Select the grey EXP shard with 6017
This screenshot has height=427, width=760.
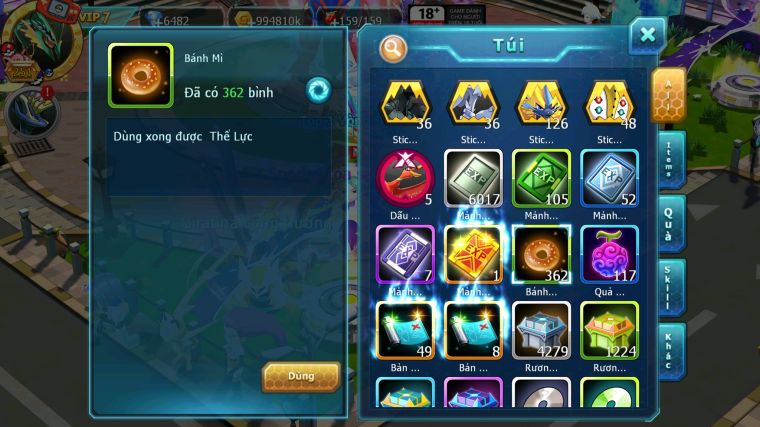[473, 178]
